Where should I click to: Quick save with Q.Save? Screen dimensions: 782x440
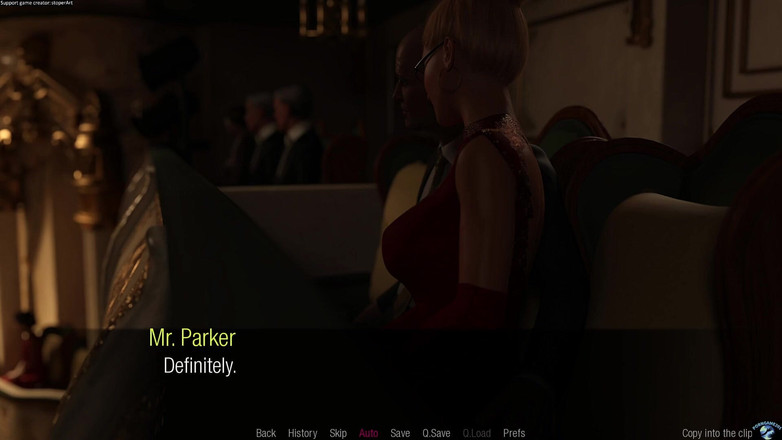click(436, 433)
